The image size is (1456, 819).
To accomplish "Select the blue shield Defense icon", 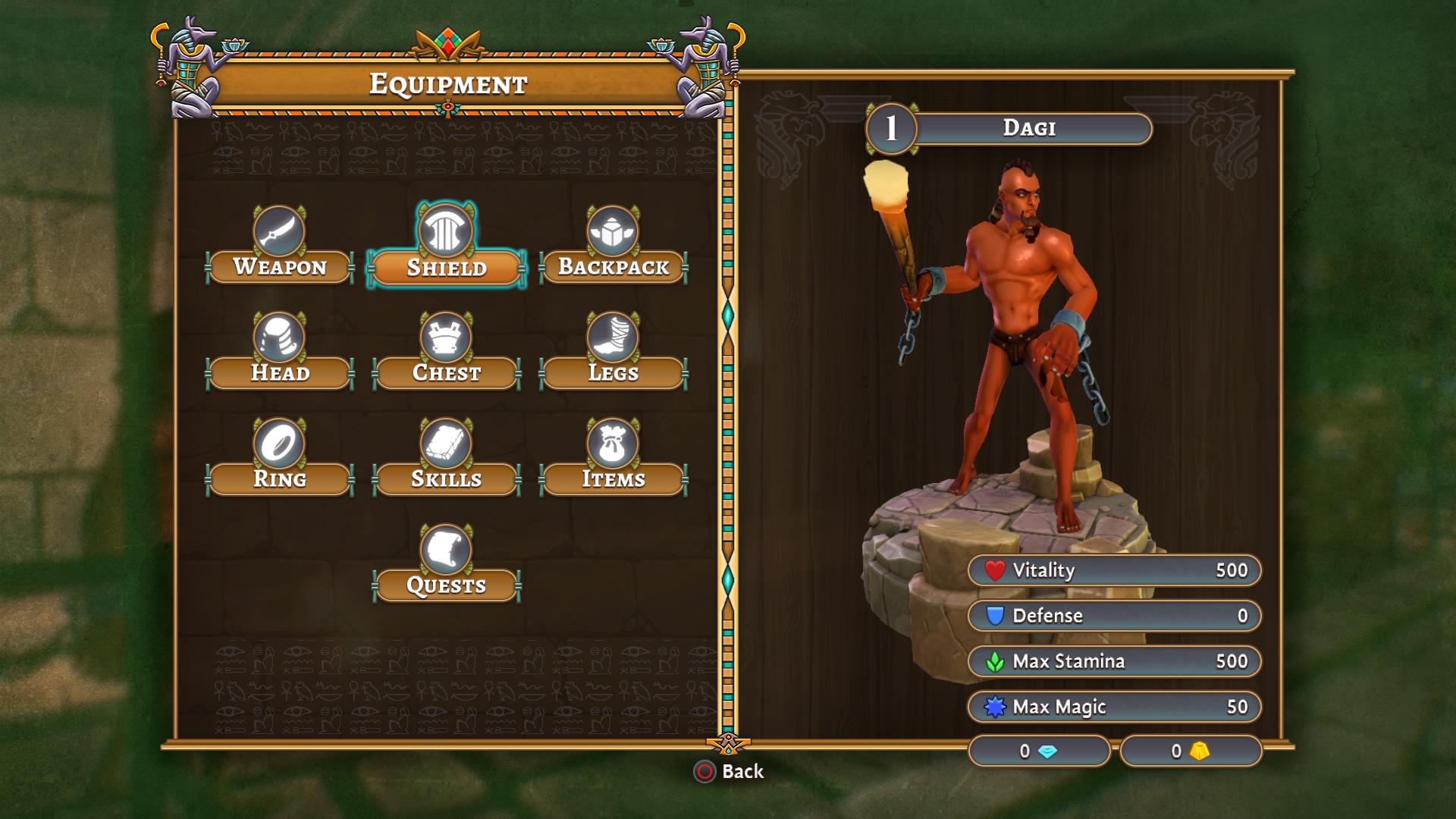I will [x=994, y=616].
